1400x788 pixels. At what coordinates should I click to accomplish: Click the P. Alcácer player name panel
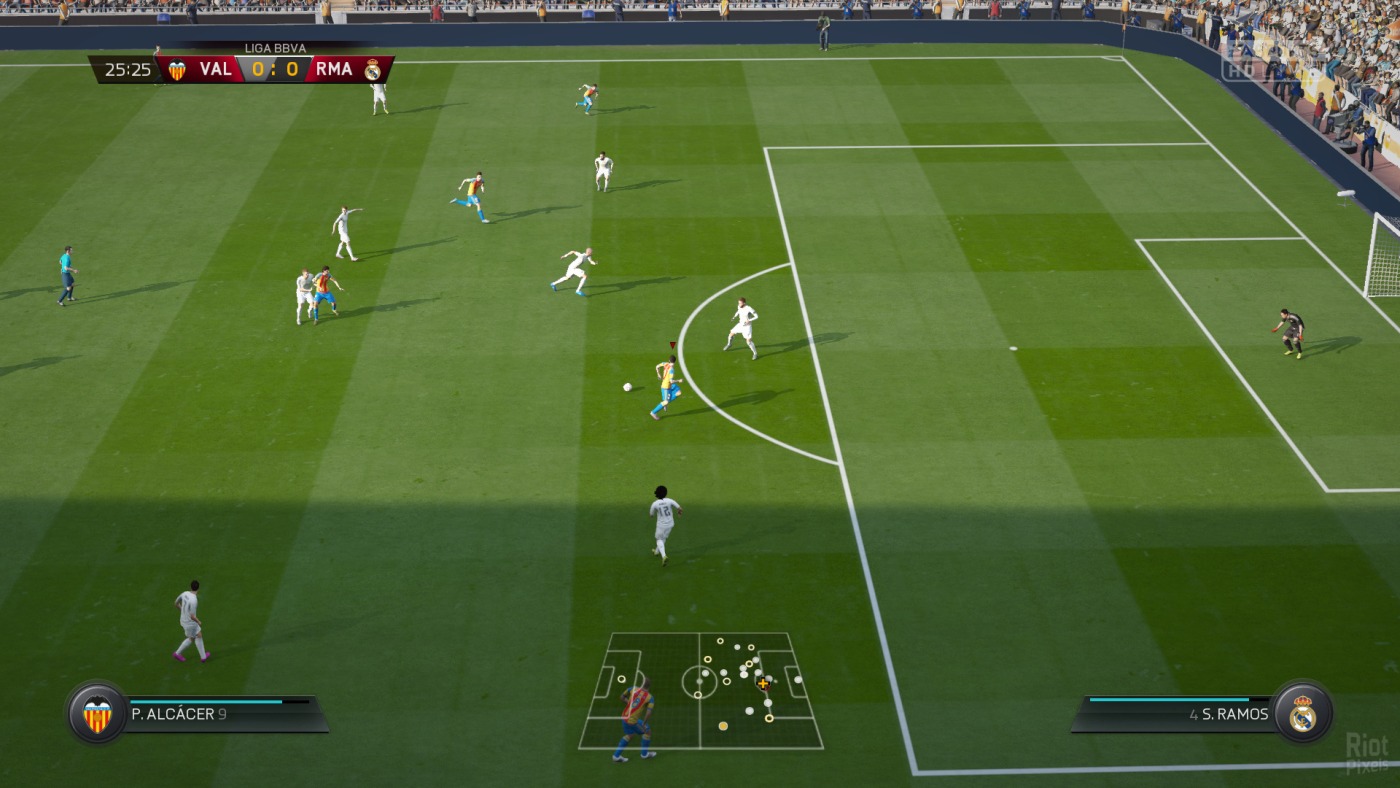tap(225, 714)
